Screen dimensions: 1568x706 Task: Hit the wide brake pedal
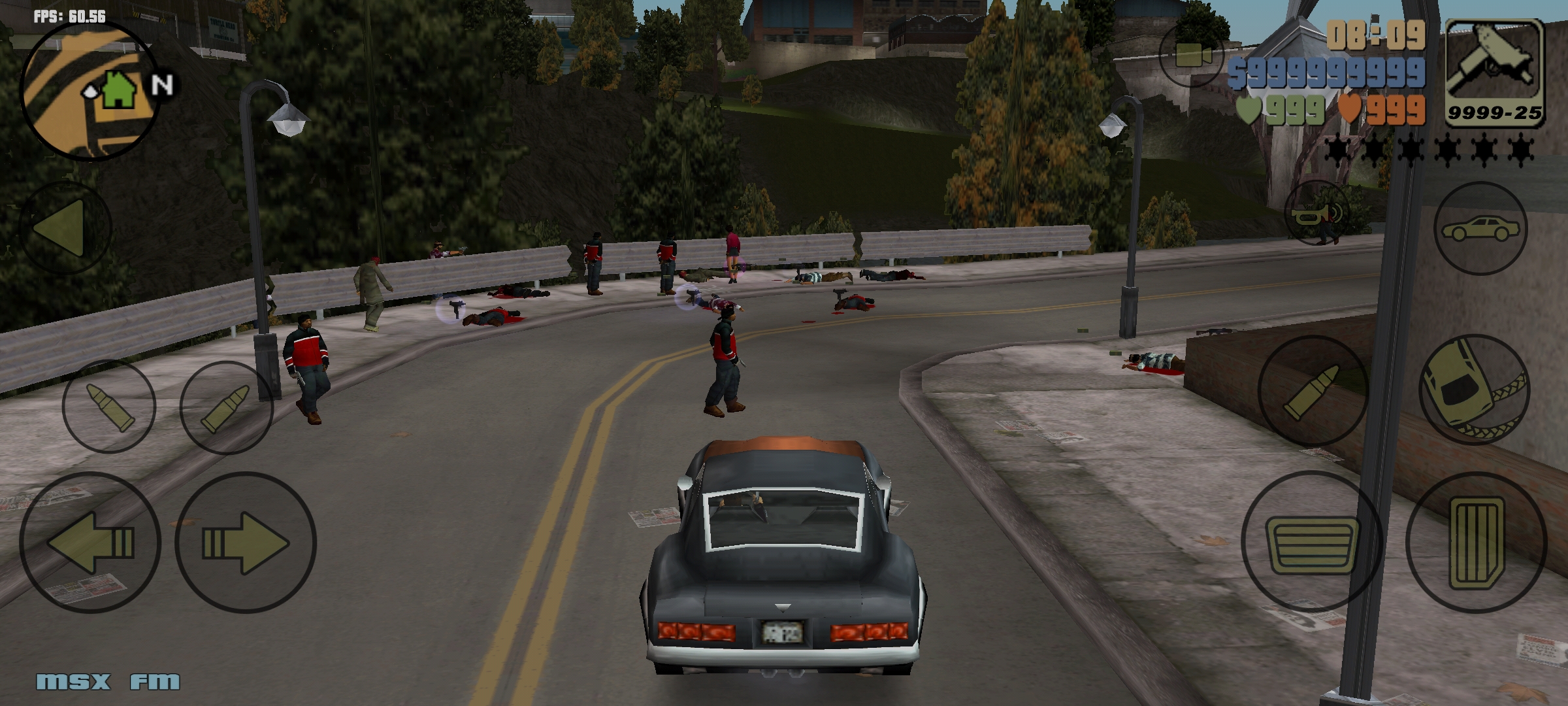1312,543
